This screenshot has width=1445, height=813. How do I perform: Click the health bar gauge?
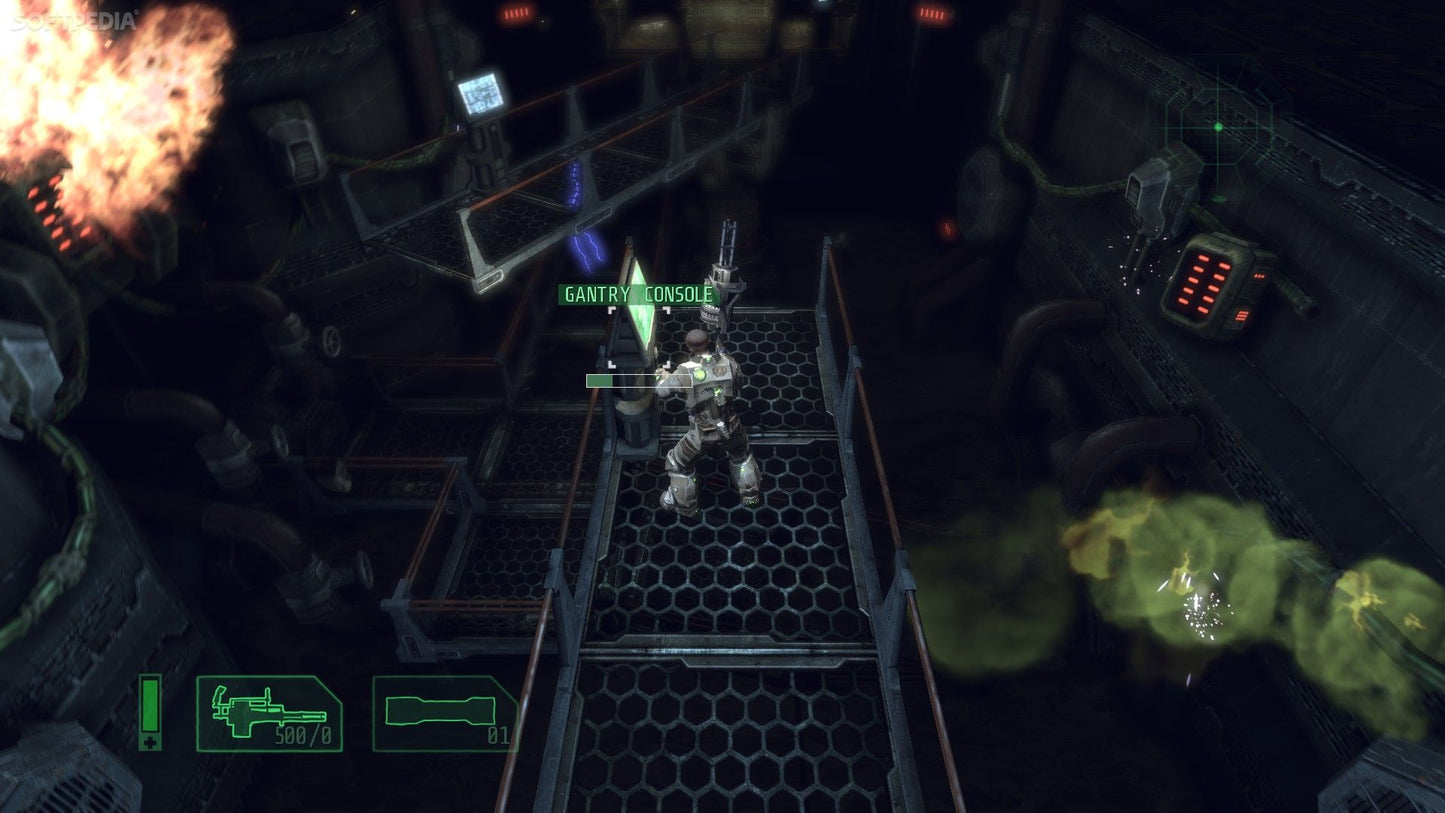[151, 706]
